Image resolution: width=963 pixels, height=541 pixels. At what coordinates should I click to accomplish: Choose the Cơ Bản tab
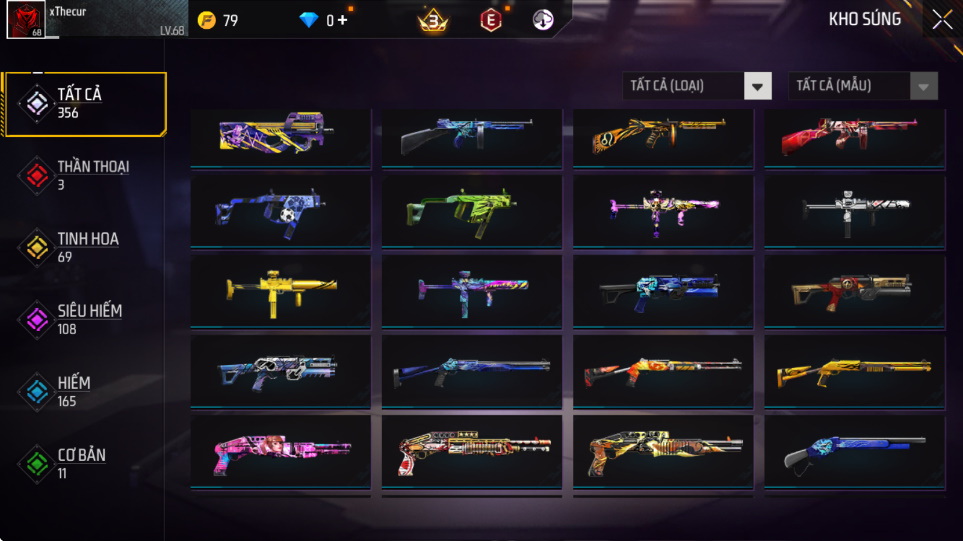pyautogui.click(x=84, y=463)
